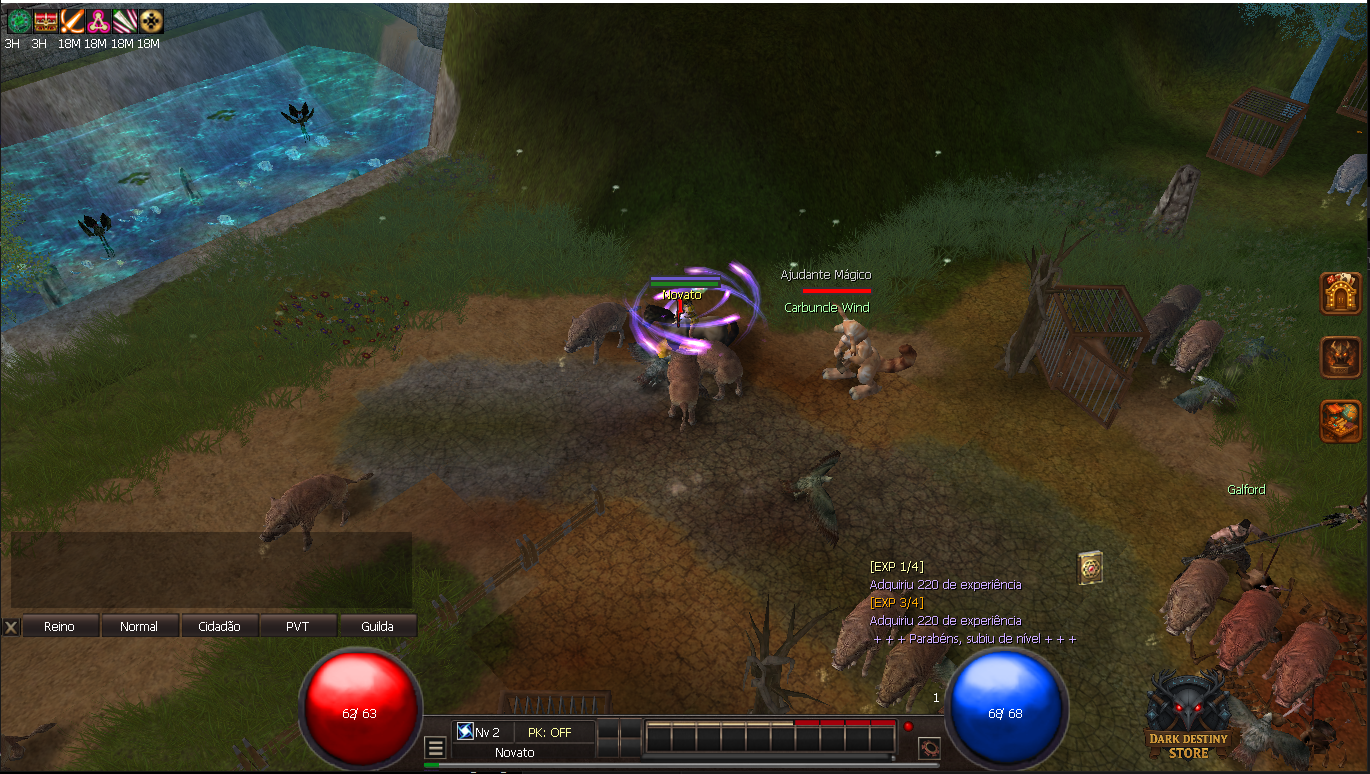Image resolution: width=1370 pixels, height=774 pixels.
Task: Click the gear icon beside the skill bar
Action: 929,748
